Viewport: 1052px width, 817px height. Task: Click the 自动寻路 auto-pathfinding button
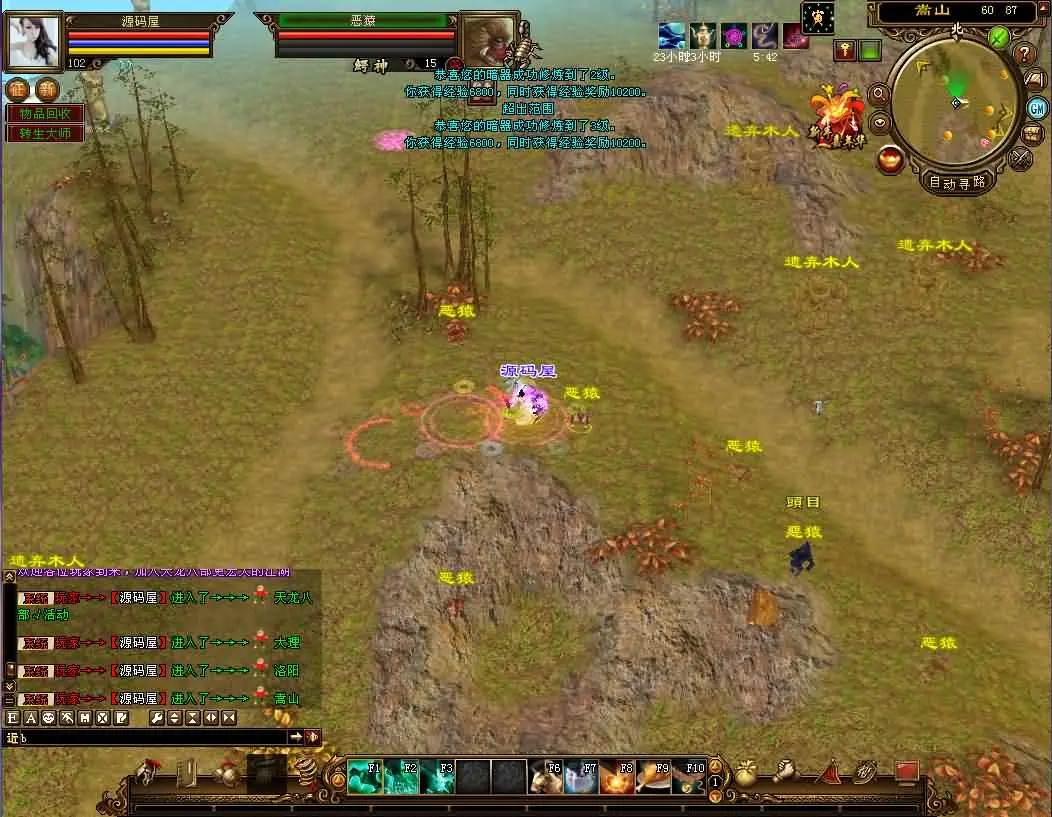tap(957, 182)
